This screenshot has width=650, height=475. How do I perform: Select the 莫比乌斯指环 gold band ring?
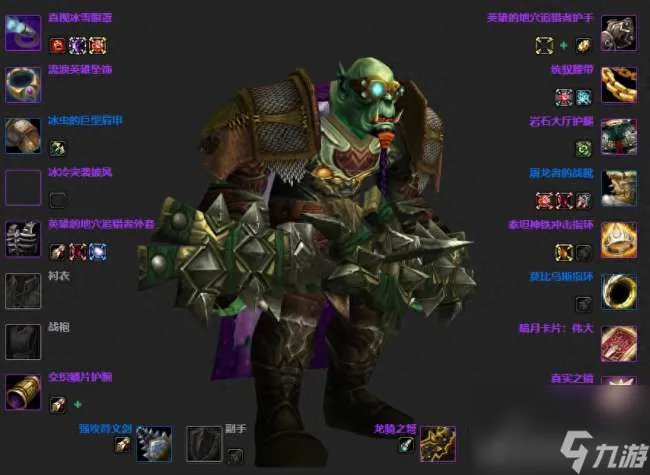619,290
